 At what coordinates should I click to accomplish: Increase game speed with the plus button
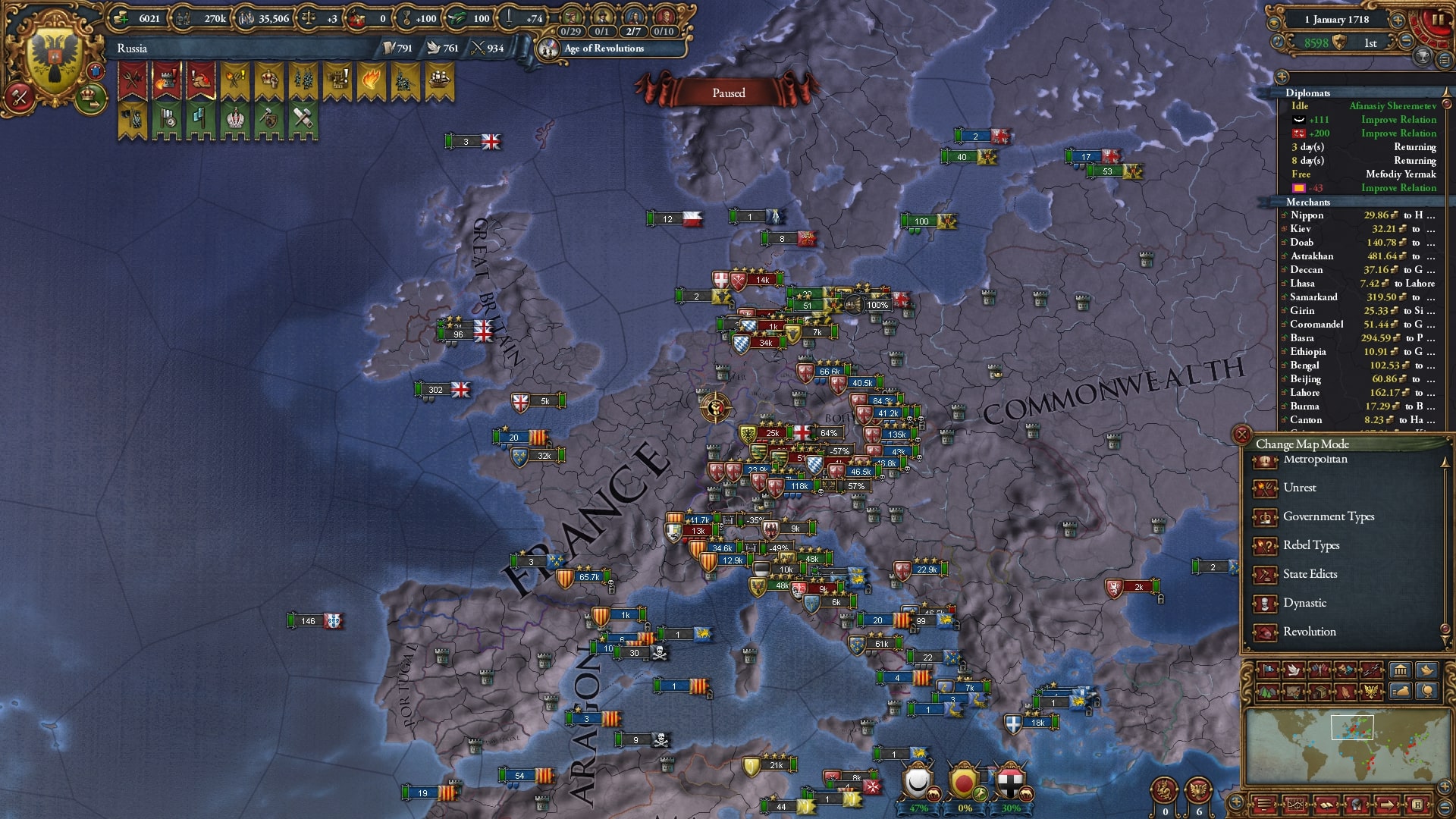pos(1398,20)
